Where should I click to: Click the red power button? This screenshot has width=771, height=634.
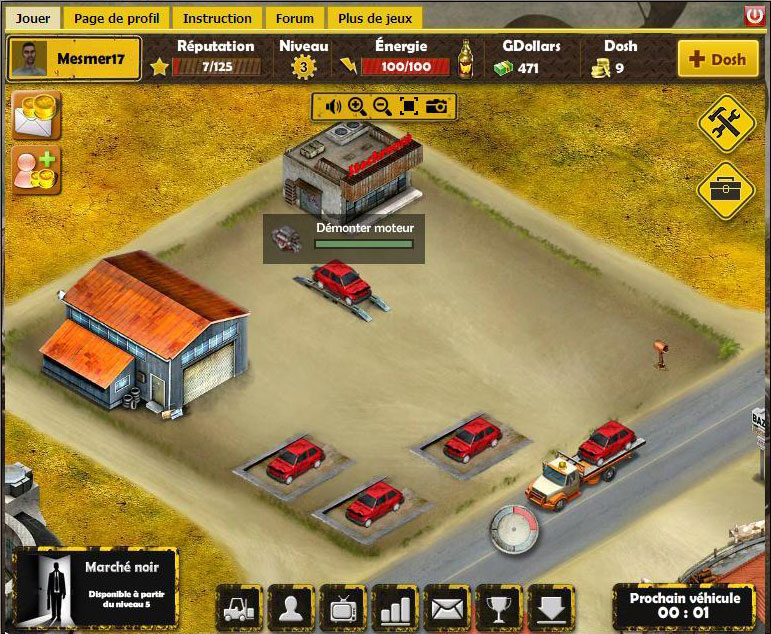pos(755,15)
